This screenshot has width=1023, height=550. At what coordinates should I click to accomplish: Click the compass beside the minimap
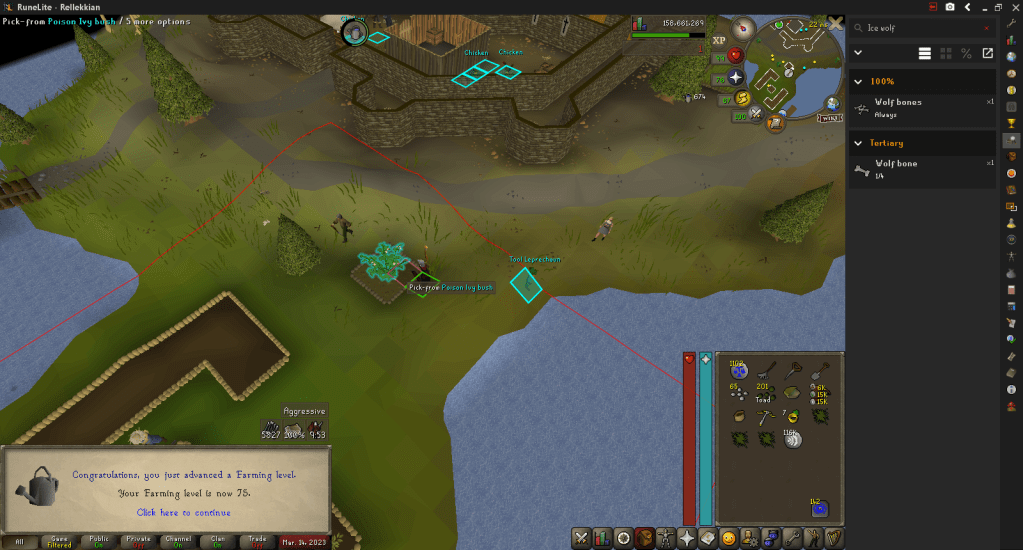[x=744, y=29]
